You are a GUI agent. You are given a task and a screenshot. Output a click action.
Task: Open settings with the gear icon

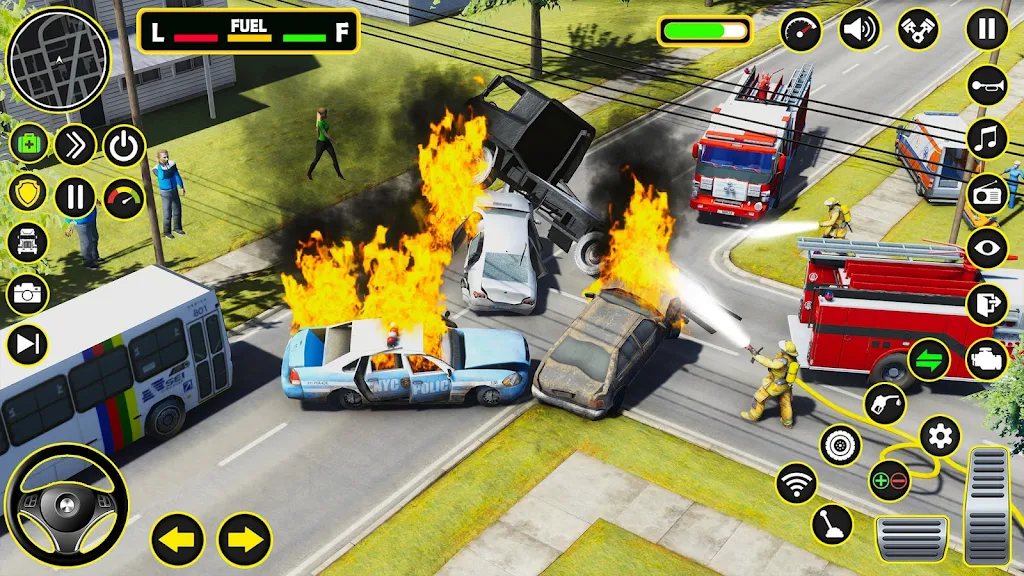pyautogui.click(x=939, y=436)
